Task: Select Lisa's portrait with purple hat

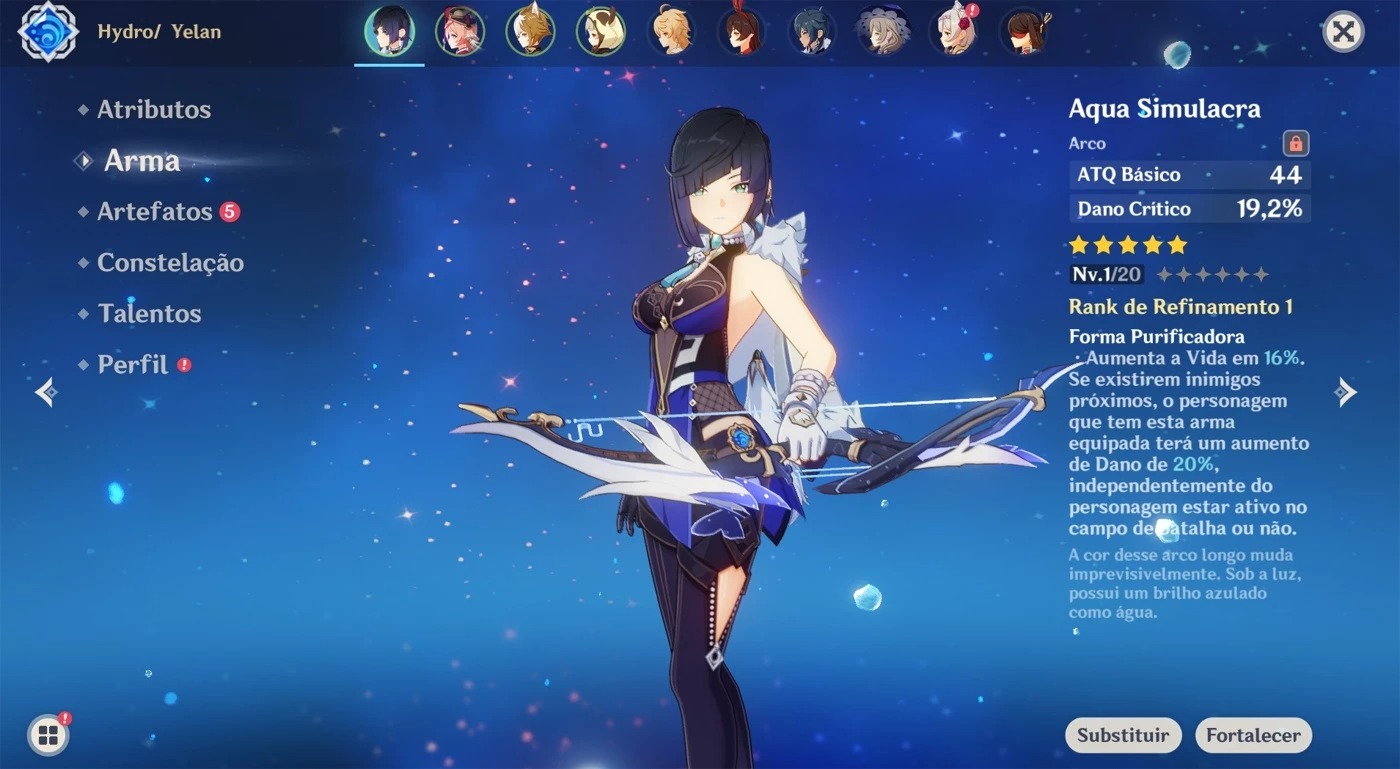Action: [883, 32]
